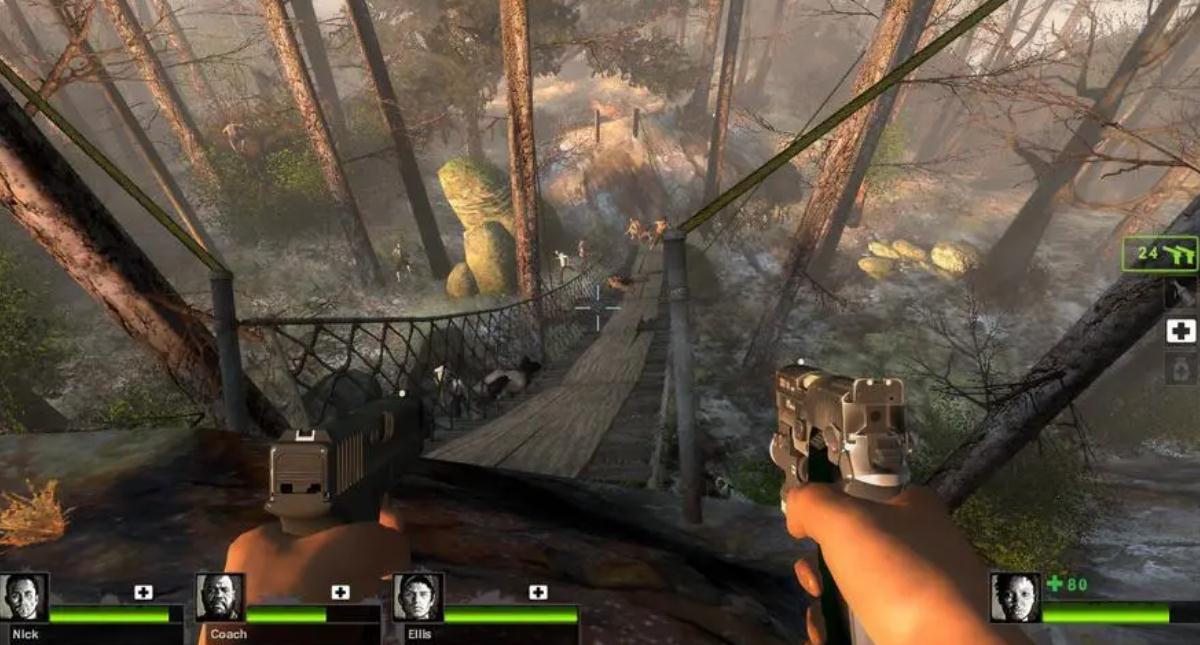The width and height of the screenshot is (1200, 645).
Task: Click the throwable item slot below the pistols
Action: (x=1181, y=293)
